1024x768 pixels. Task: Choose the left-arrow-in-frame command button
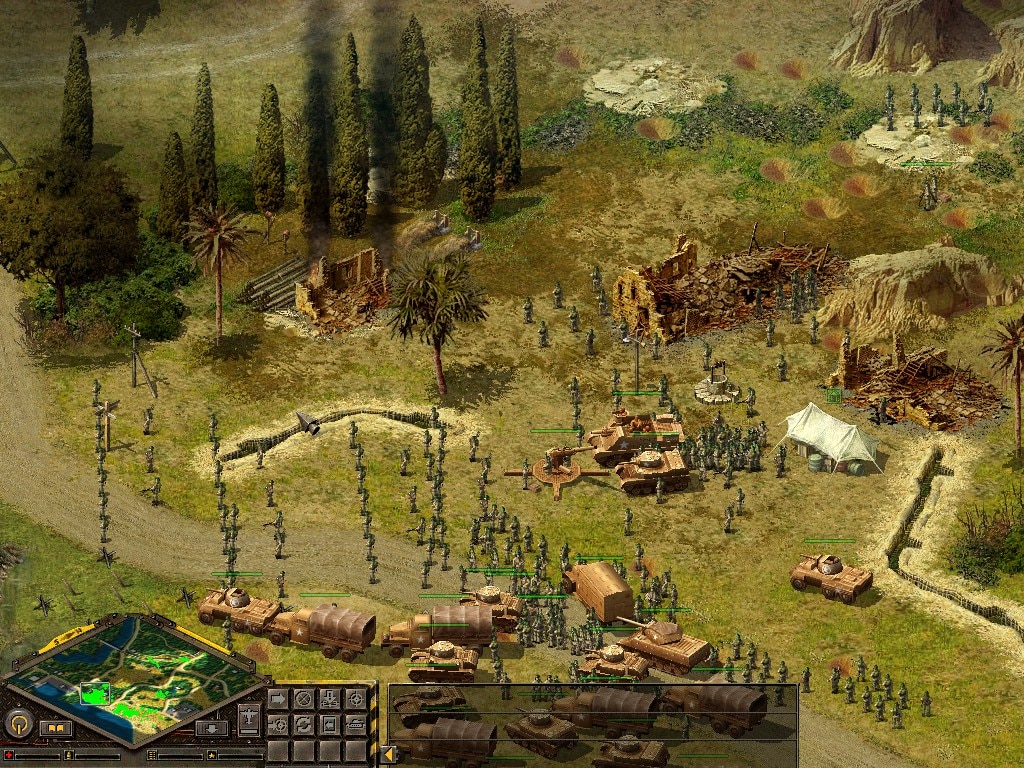pos(329,724)
